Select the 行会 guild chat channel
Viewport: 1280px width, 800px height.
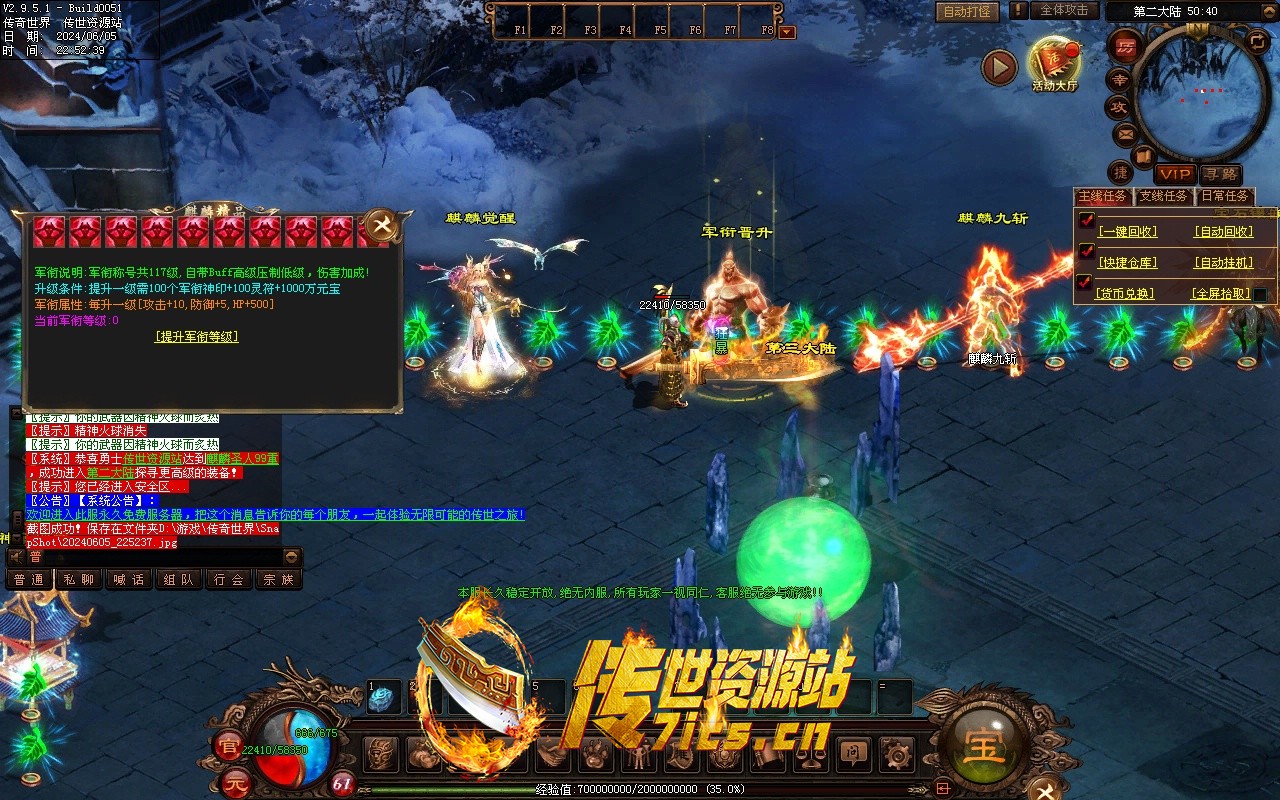click(x=229, y=579)
